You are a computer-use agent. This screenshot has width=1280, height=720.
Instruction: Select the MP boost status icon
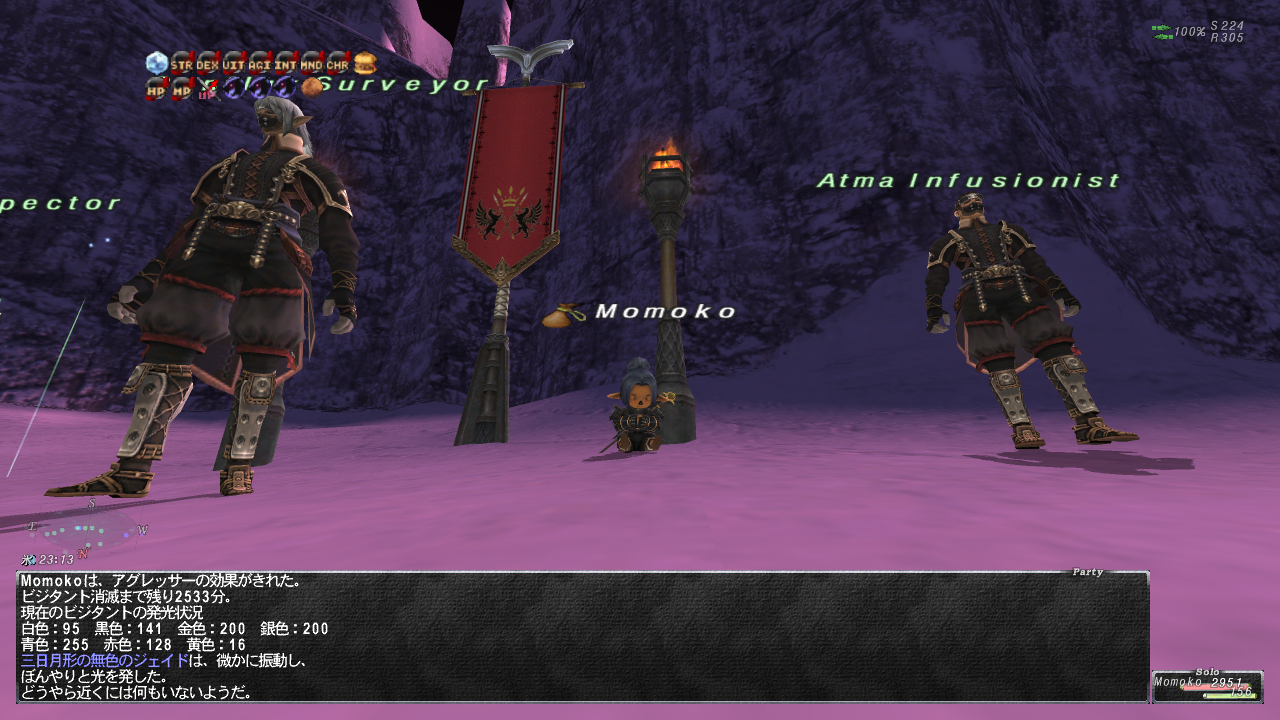point(182,89)
